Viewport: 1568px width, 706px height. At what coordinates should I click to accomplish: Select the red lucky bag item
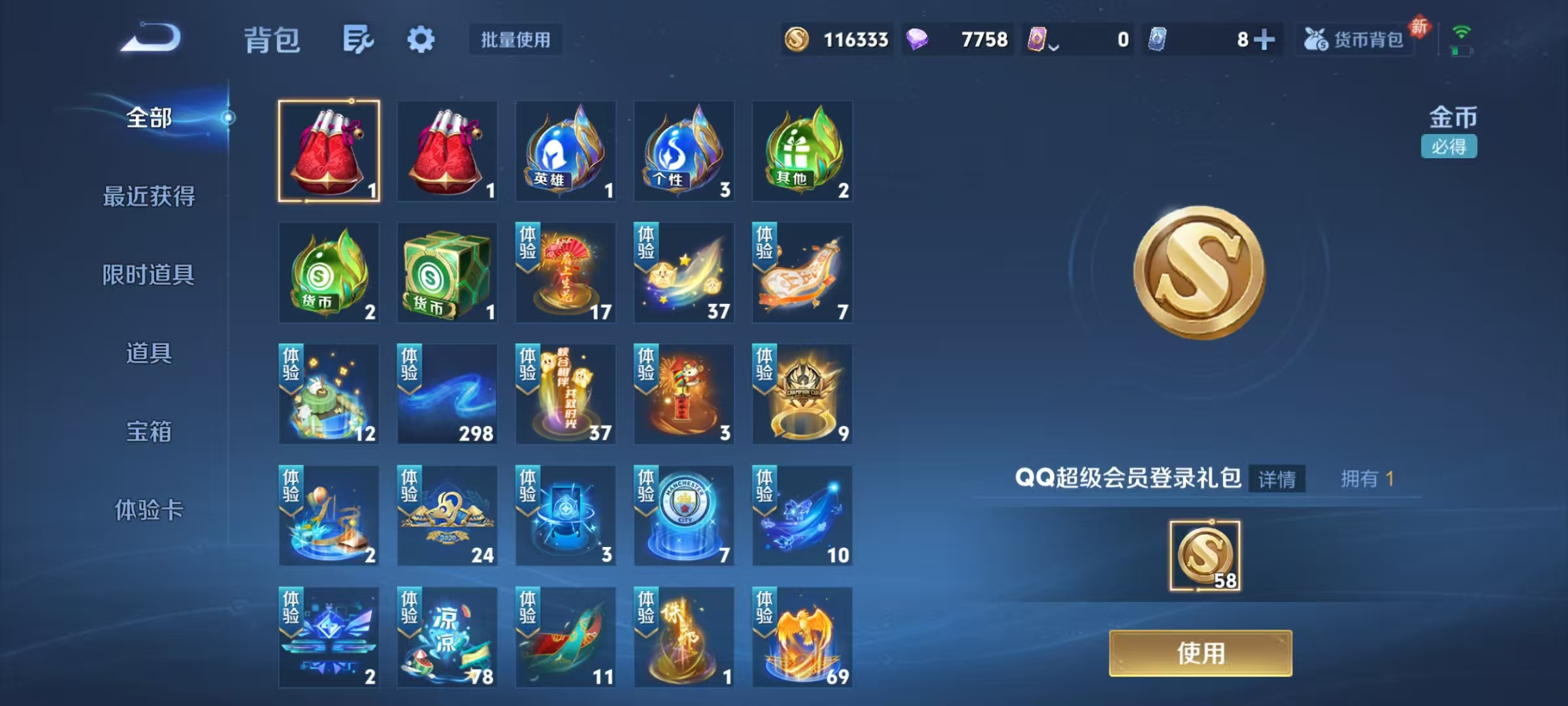click(329, 150)
